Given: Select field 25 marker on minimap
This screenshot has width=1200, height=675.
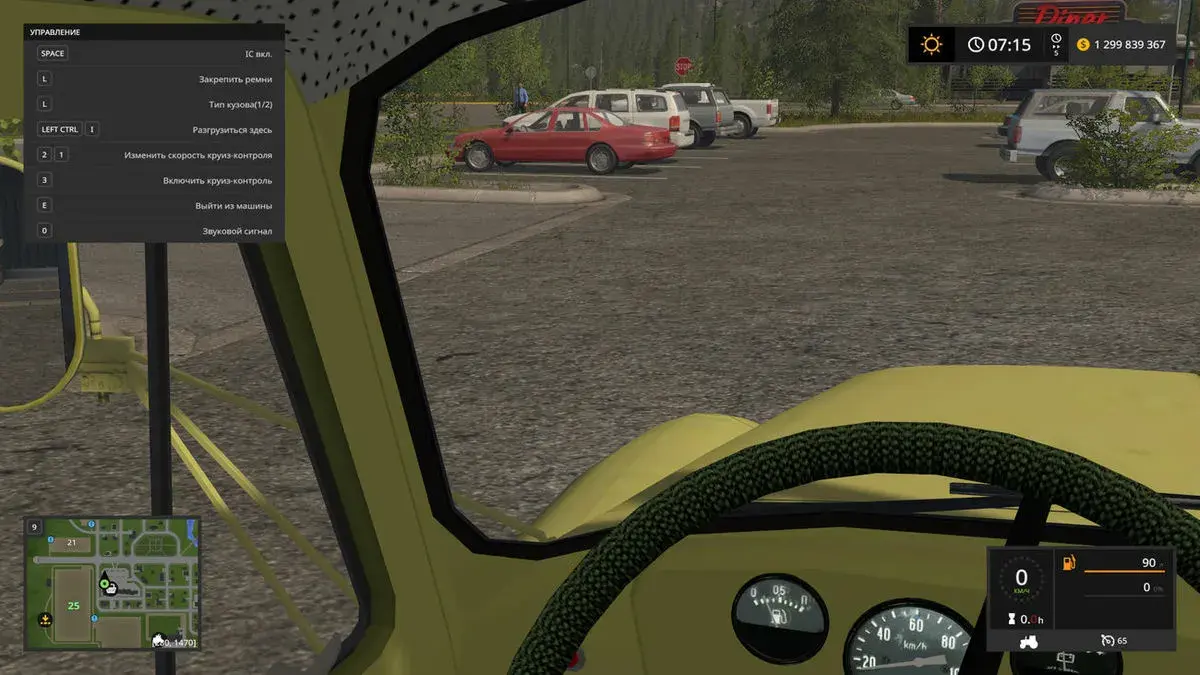Looking at the screenshot, I should coord(73,605).
